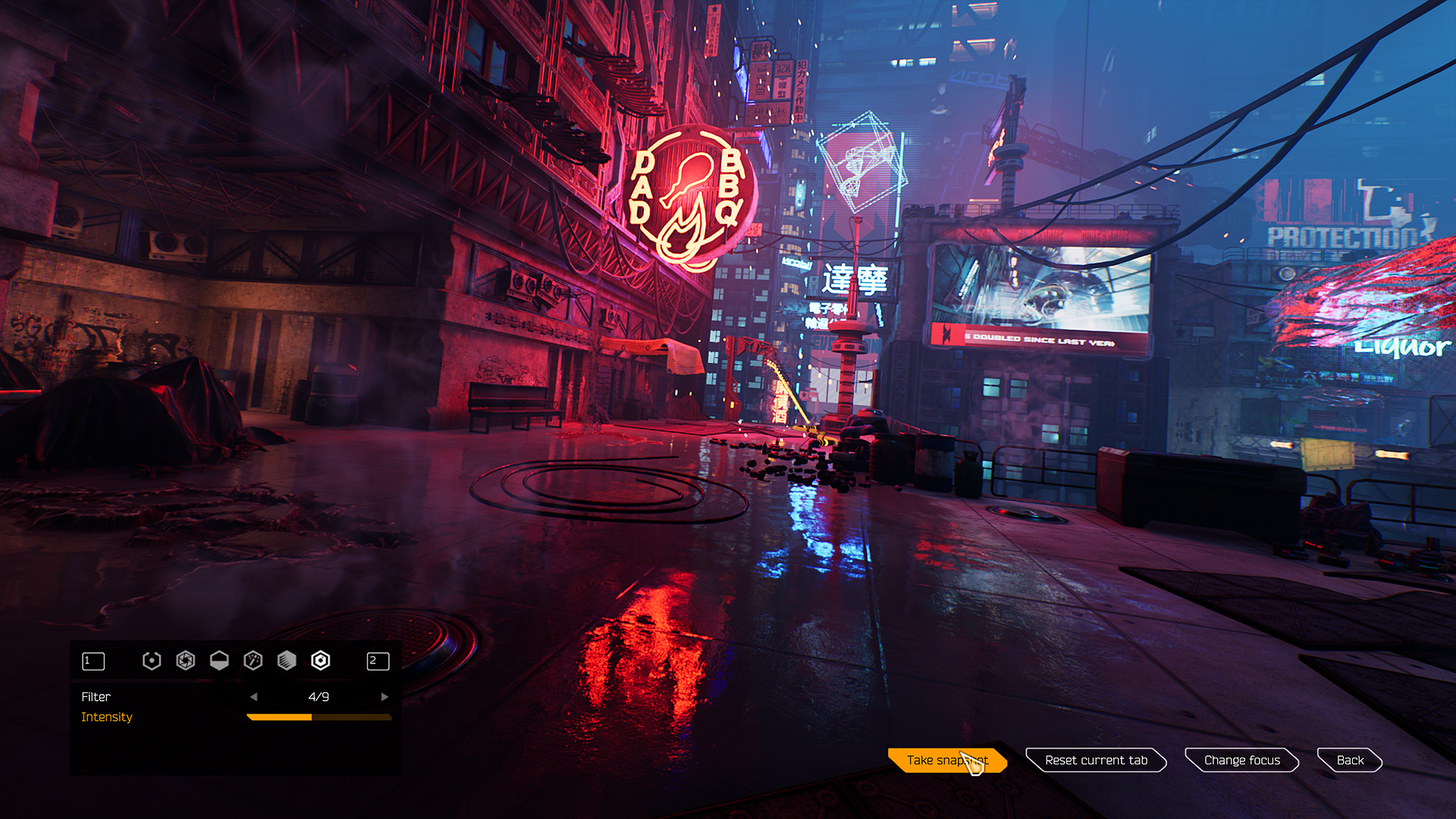
Task: Switch to the aperture shutter tab
Action: (186, 661)
